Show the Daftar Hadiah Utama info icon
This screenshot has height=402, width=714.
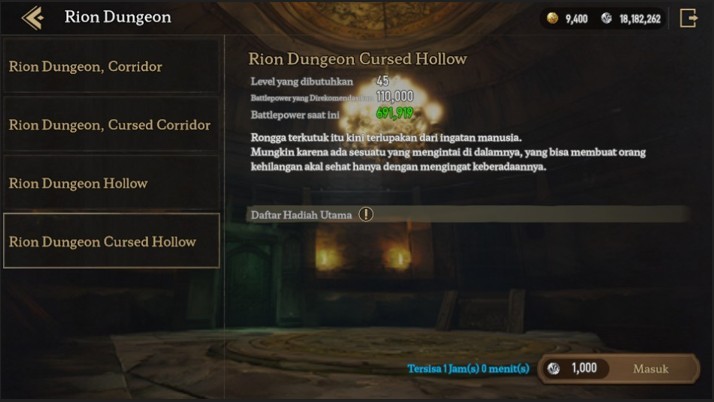[x=366, y=214]
